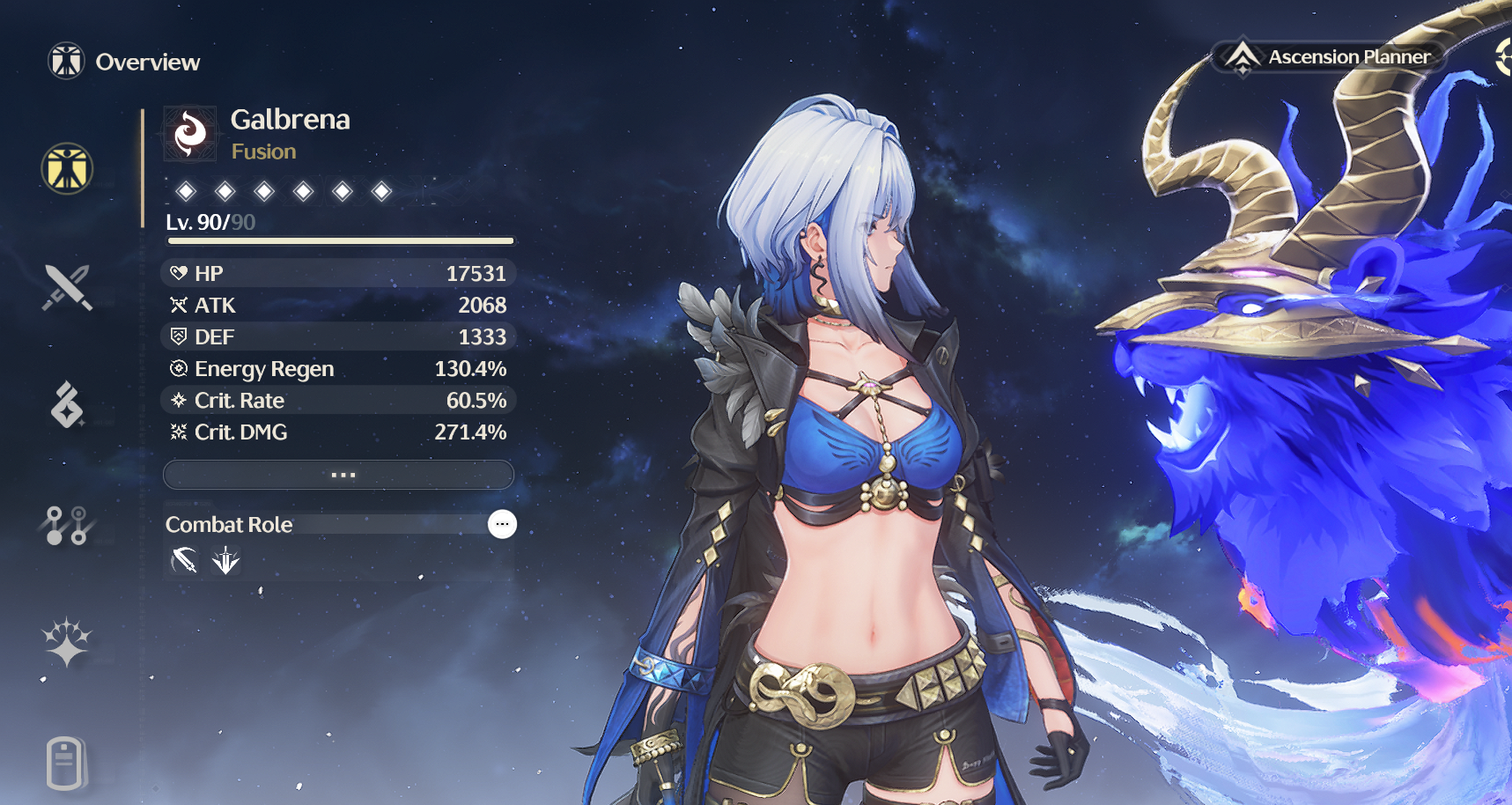Show Combat Role details
The image size is (1512, 805).
502,524
